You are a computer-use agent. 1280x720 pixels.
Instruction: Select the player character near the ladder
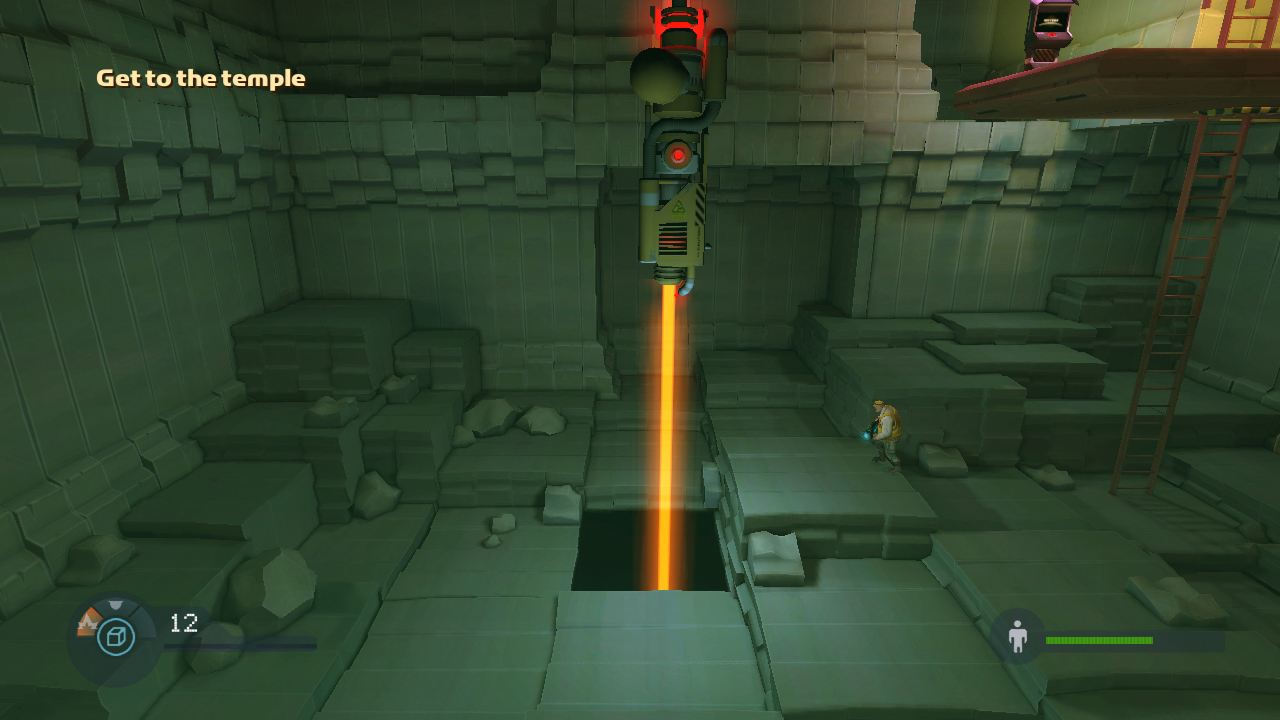coord(884,435)
